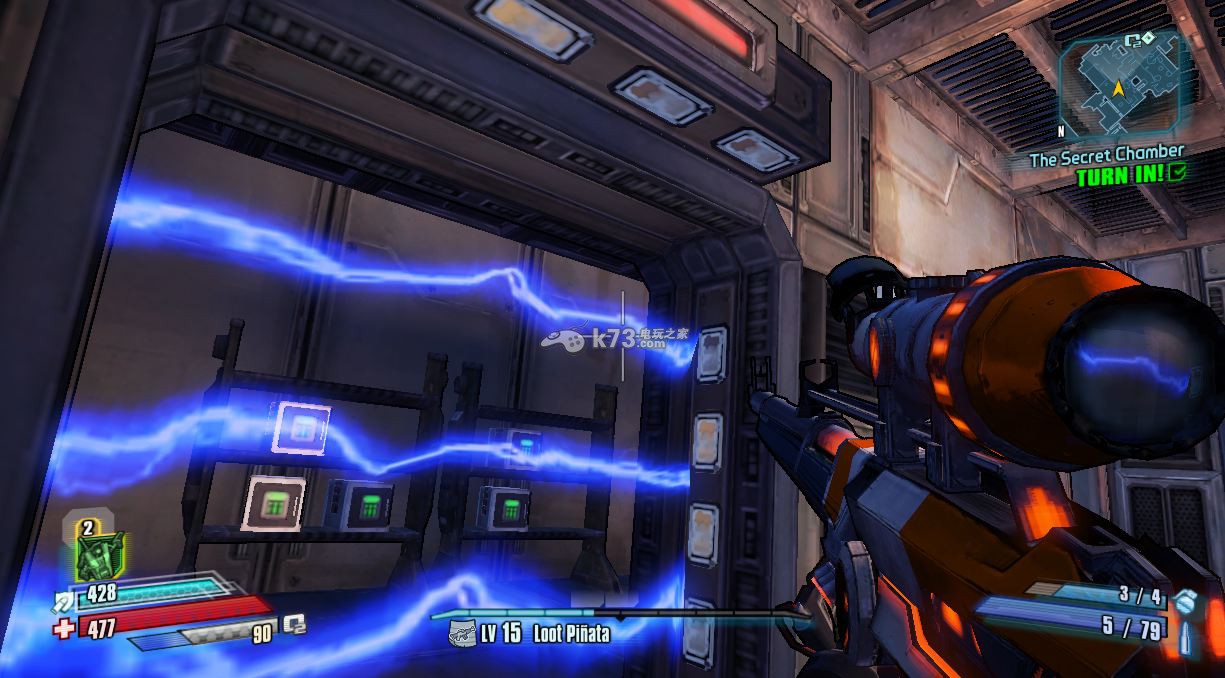Image resolution: width=1225 pixels, height=678 pixels.
Task: Click the Loot Piñata weapon icon
Action: [461, 632]
